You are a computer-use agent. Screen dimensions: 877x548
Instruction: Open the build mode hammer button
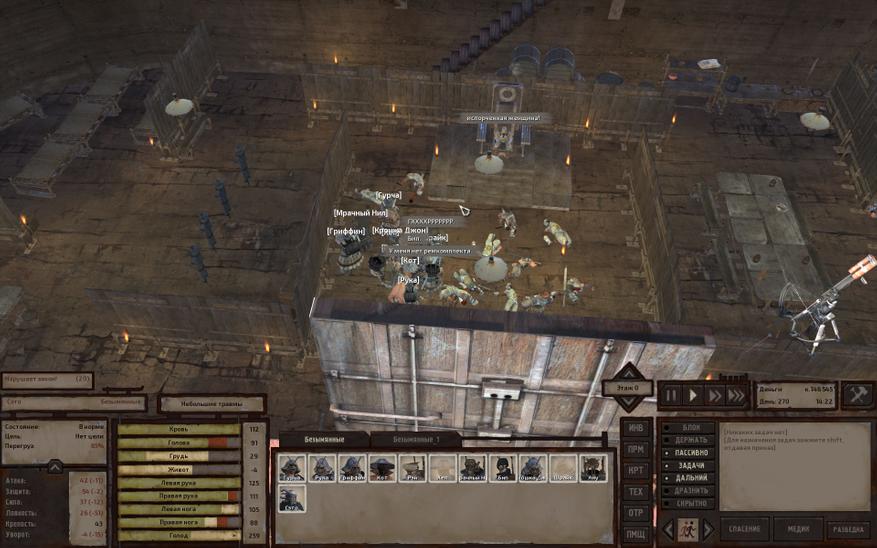click(x=857, y=394)
